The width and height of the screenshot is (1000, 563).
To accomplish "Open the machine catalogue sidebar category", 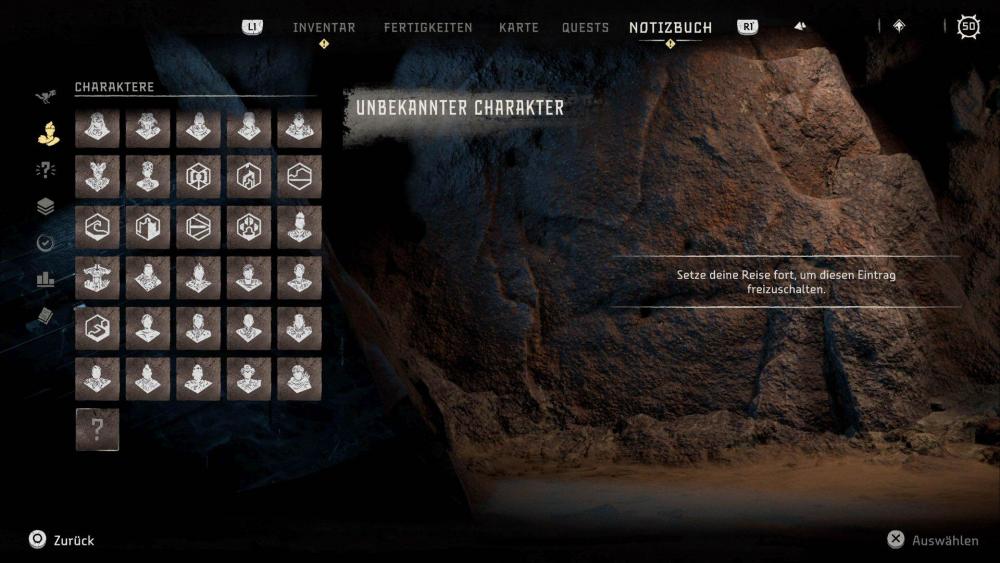I will click(x=46, y=97).
